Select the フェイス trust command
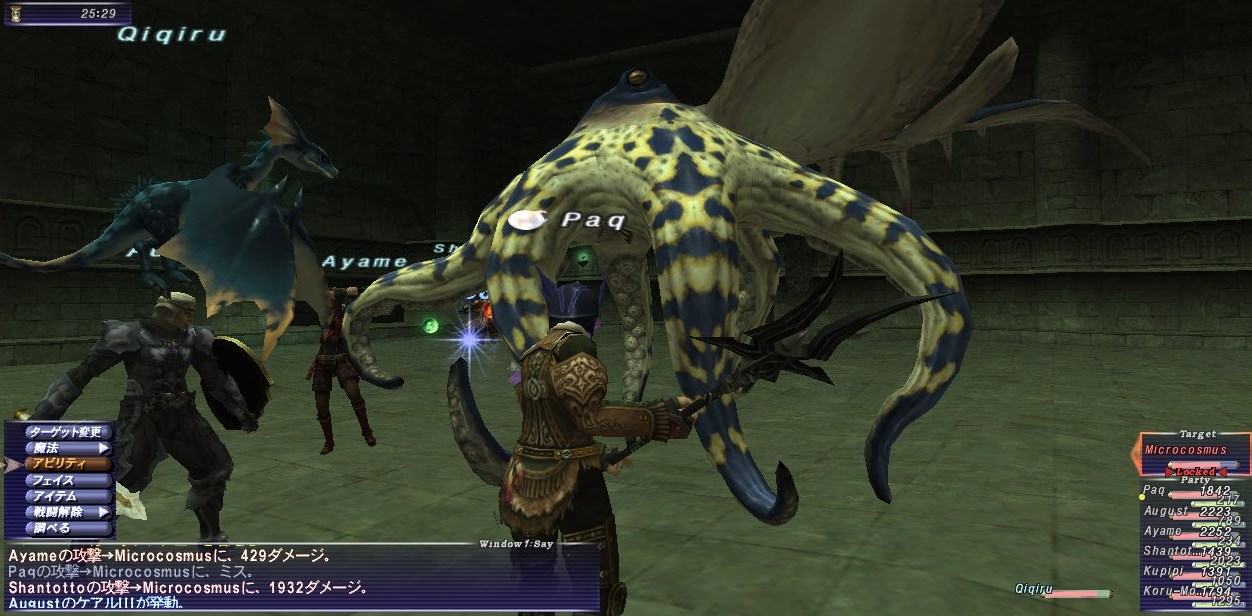Viewport: 1252px width, 616px height. (x=62, y=480)
